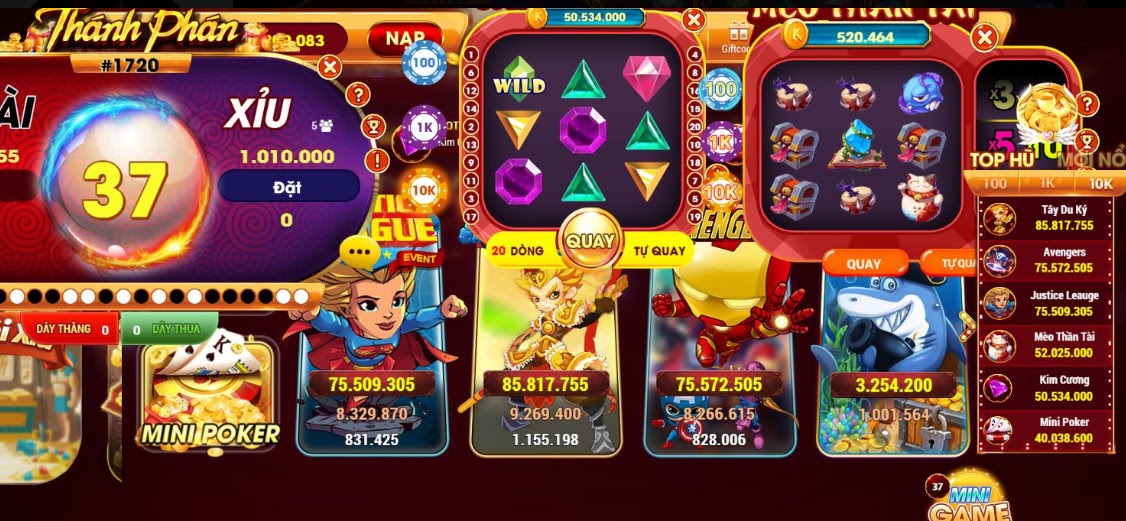Close the Tài Xỉu betting panel
Image resolution: width=1126 pixels, height=521 pixels.
(x=329, y=67)
